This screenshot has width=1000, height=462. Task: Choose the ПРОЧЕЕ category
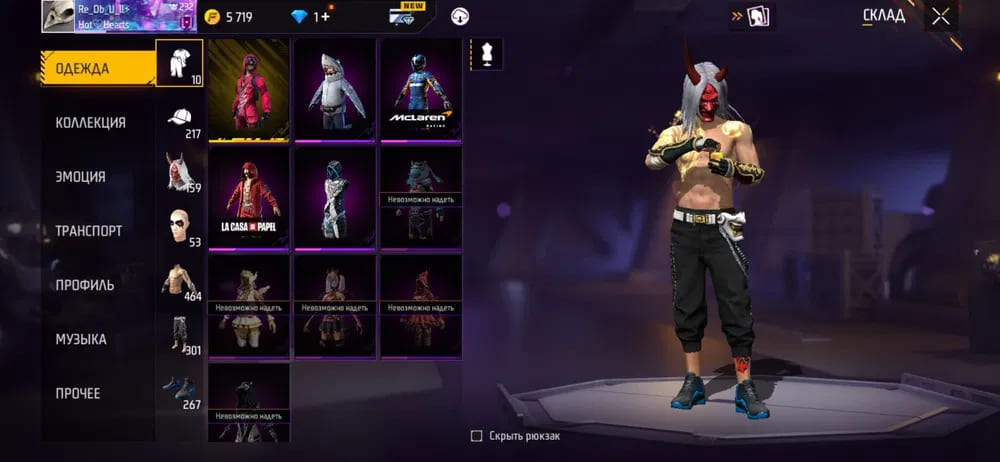78,393
